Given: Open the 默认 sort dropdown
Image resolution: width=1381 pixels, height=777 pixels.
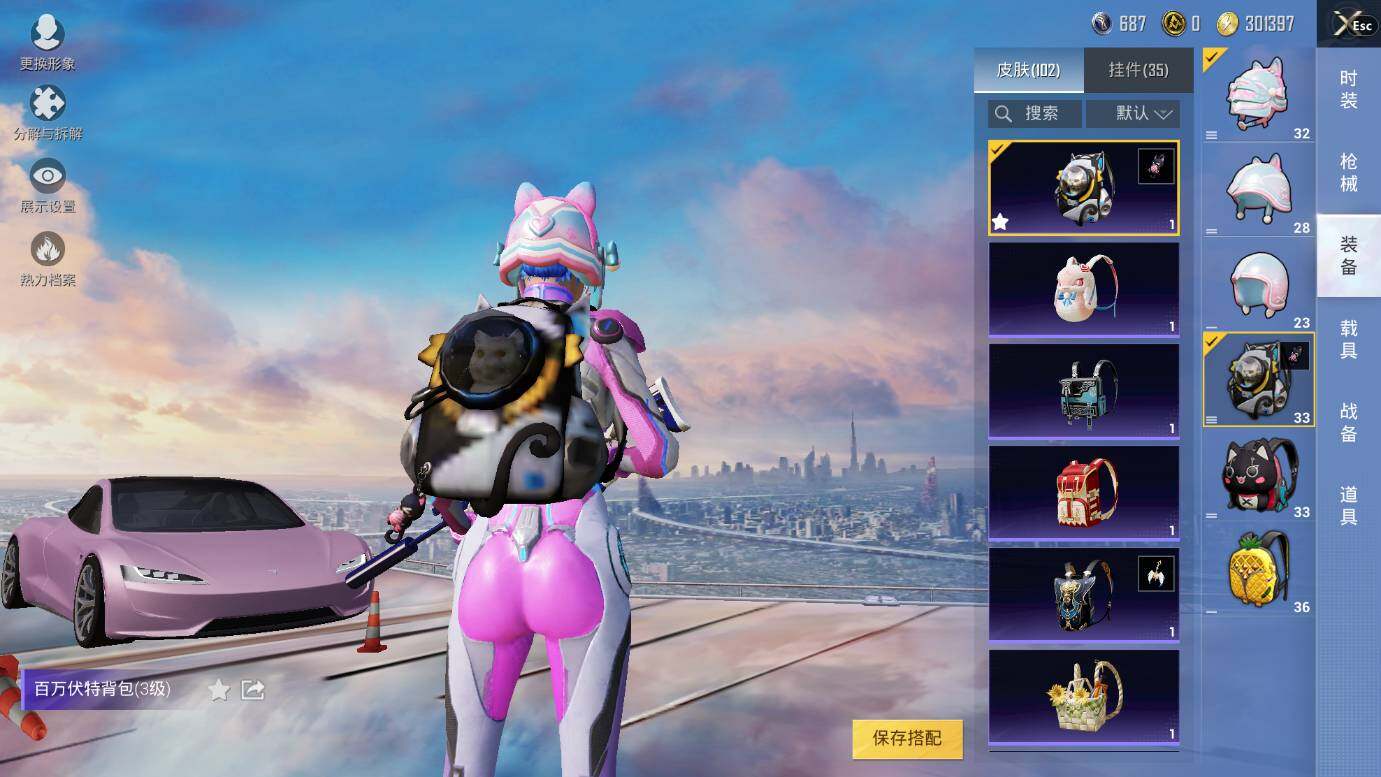Looking at the screenshot, I should pos(1133,114).
